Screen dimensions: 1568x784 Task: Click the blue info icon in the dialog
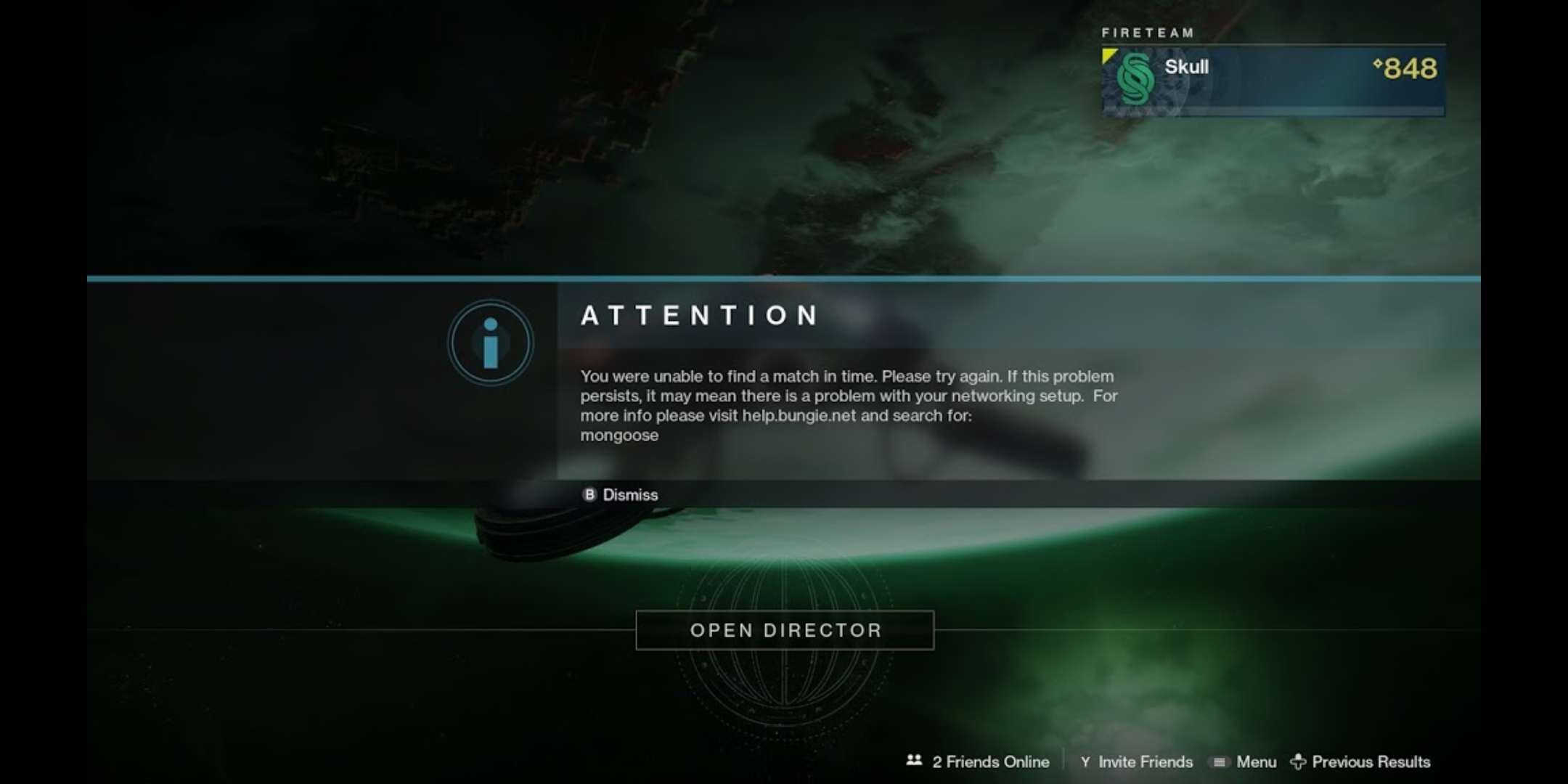coord(490,343)
